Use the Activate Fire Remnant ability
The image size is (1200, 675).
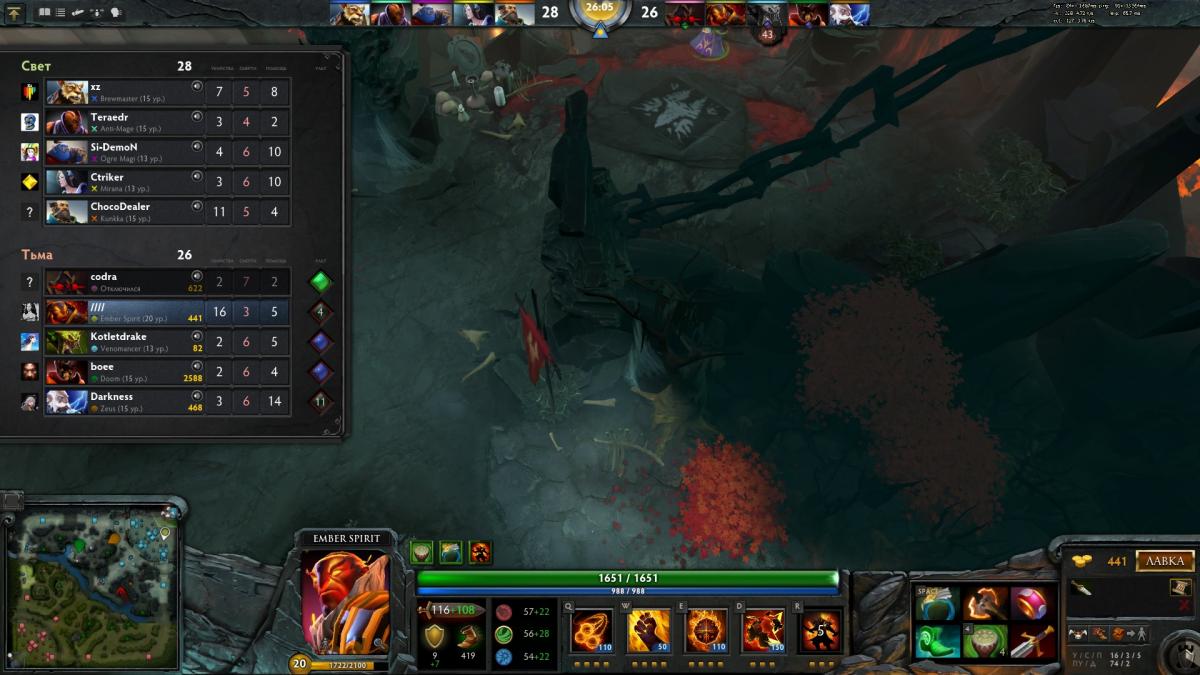[x=763, y=632]
